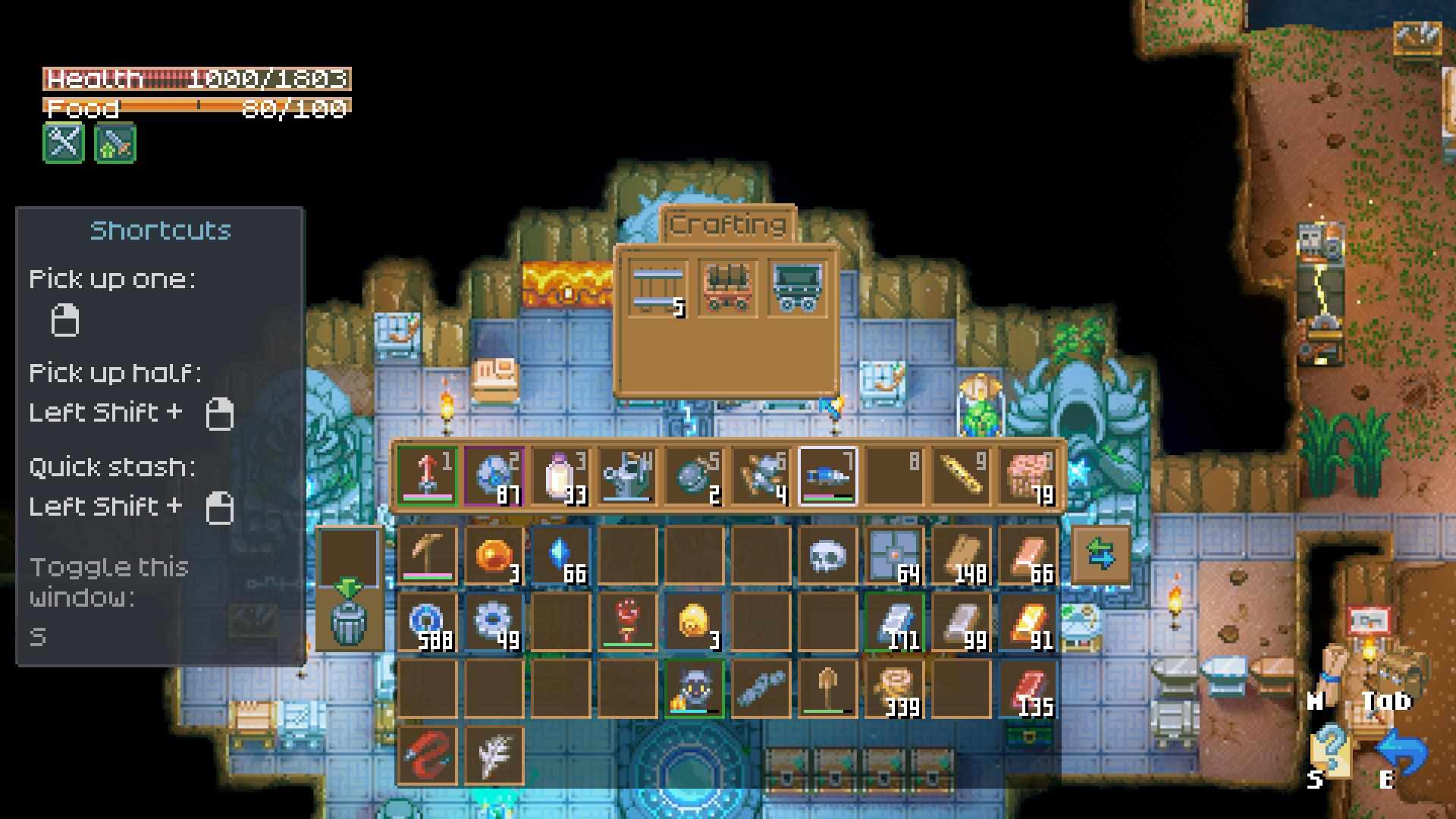1456x819 pixels.
Task: Pick the milk bottle stack in hotbar
Action: coord(560,476)
